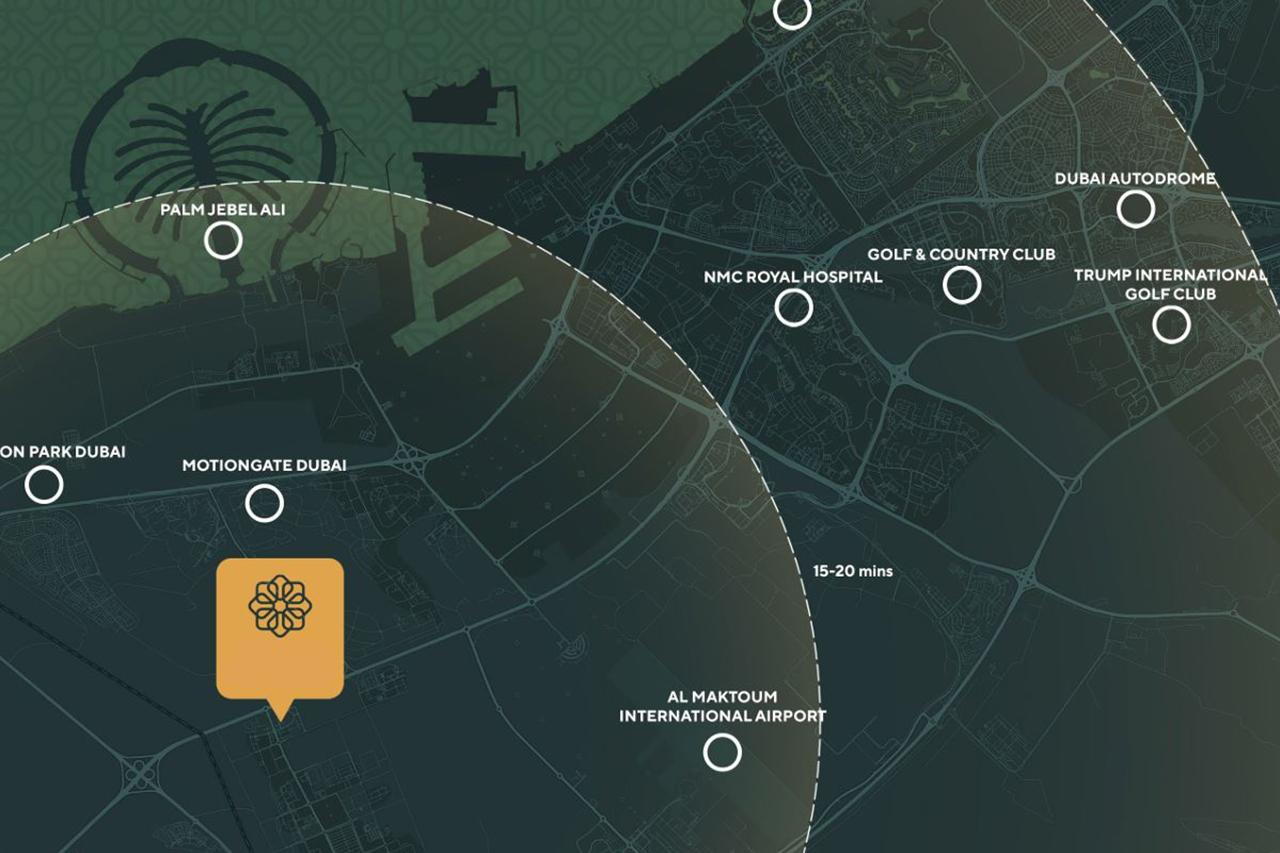
Task: Choose the marker under "ON PARK DUBAI"
Action: click(44, 485)
